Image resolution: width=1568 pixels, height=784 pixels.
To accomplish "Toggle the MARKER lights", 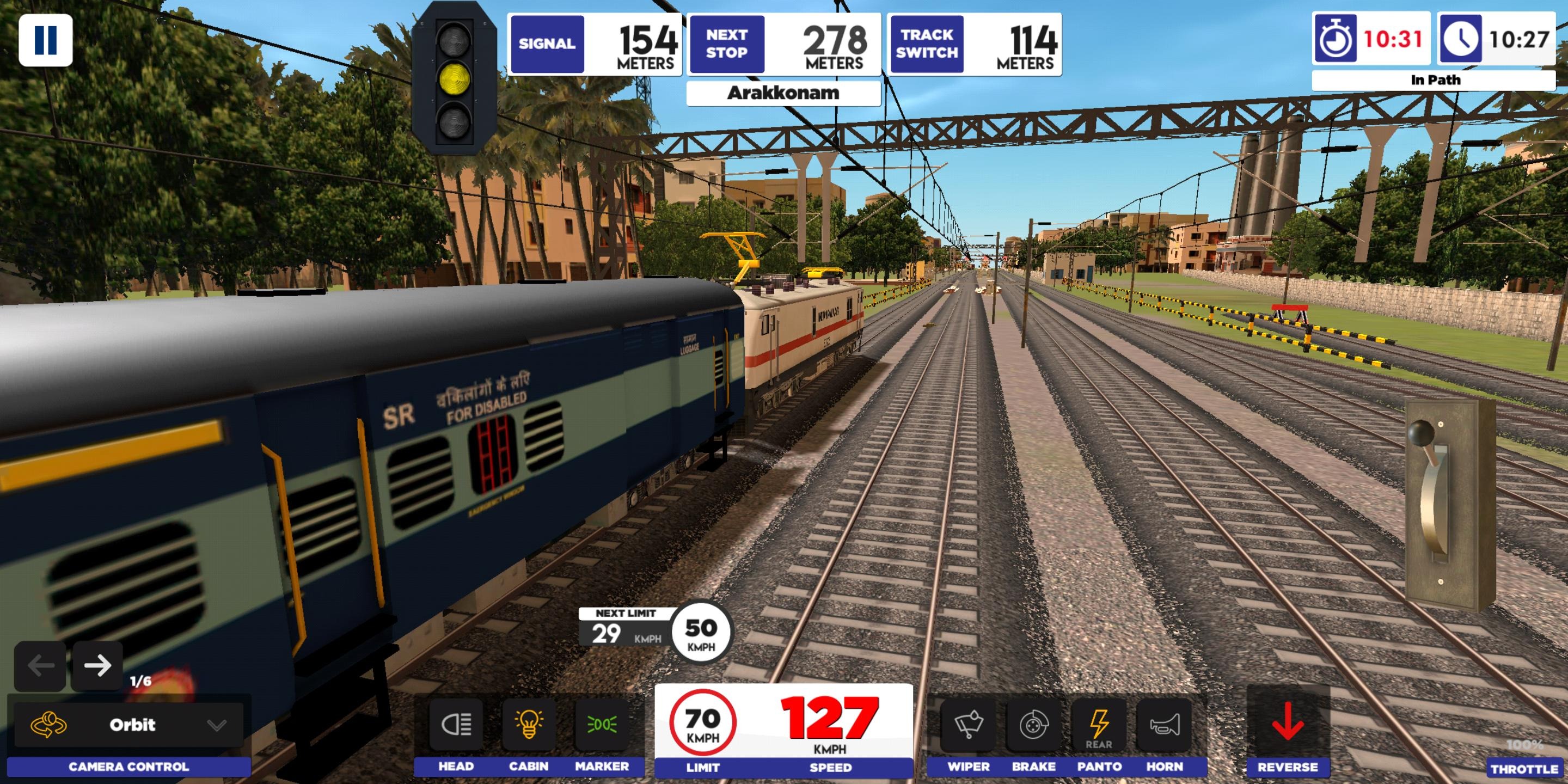I will (602, 724).
